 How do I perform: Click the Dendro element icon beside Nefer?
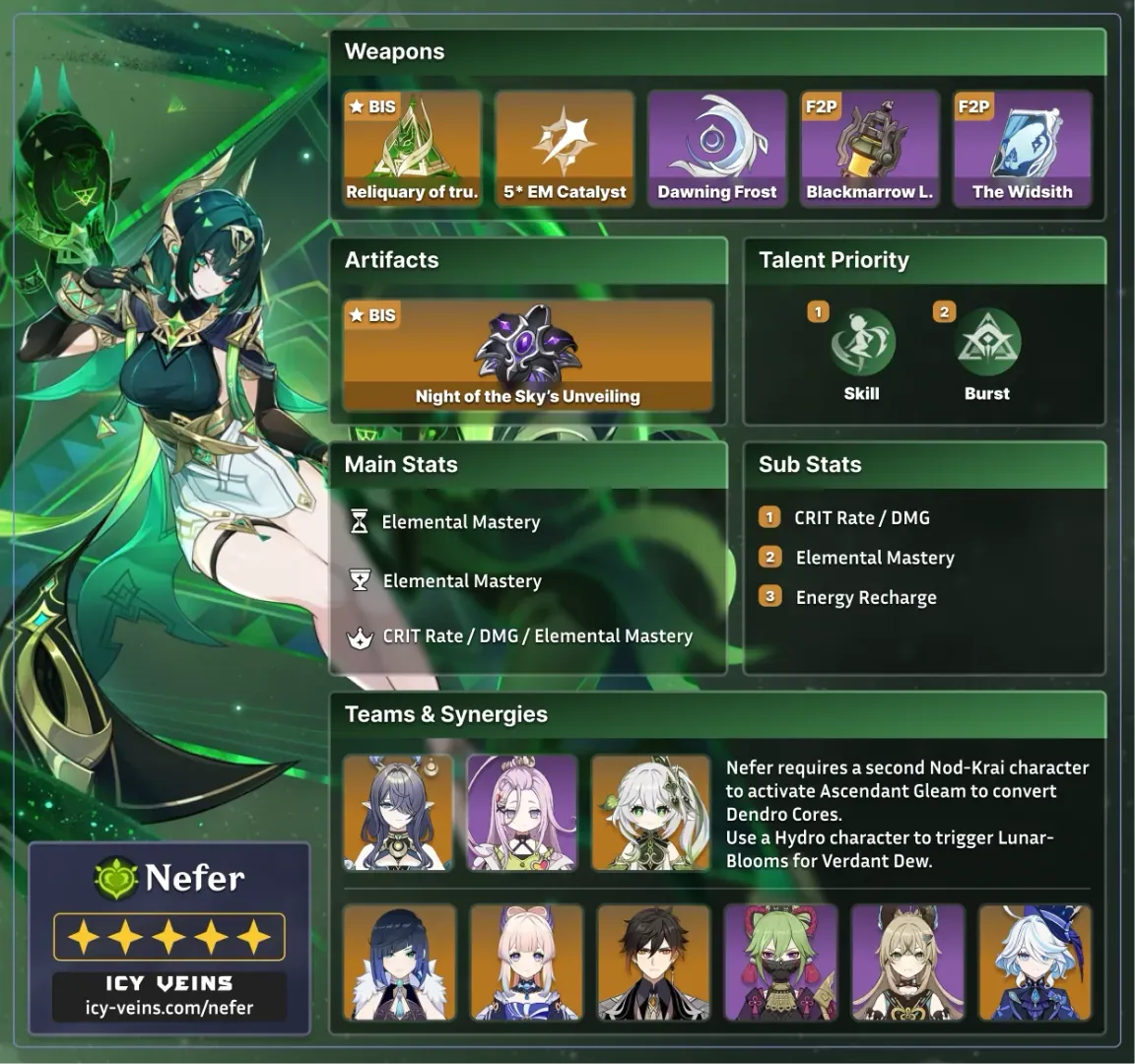click(115, 878)
